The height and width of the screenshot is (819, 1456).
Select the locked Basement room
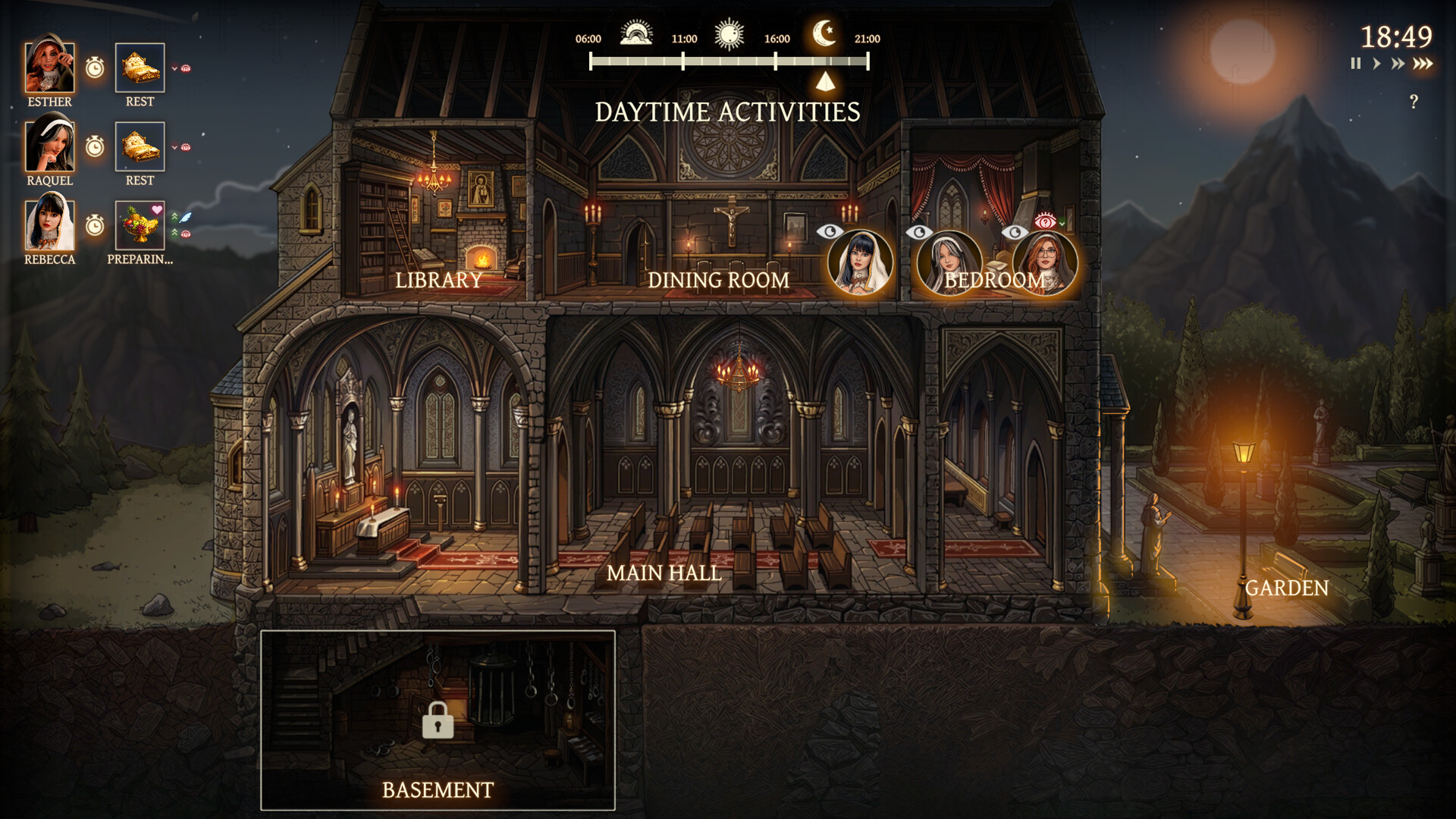[438, 720]
